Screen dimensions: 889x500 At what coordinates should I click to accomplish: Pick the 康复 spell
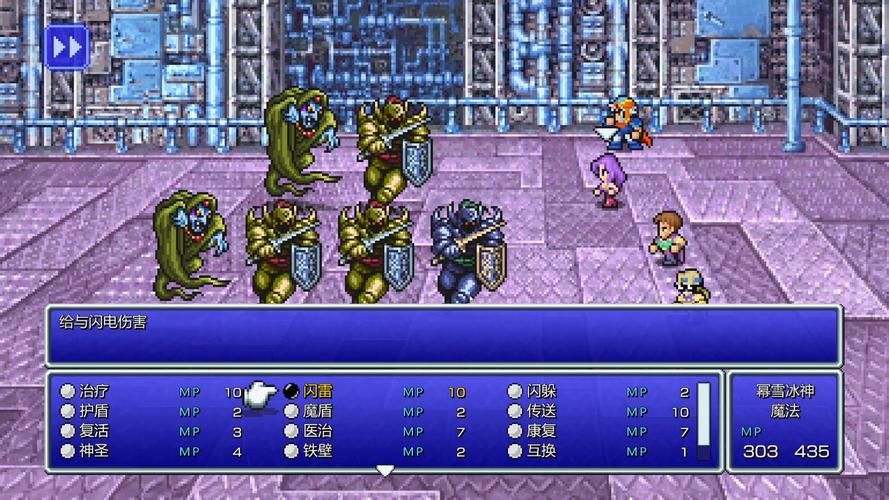point(541,431)
